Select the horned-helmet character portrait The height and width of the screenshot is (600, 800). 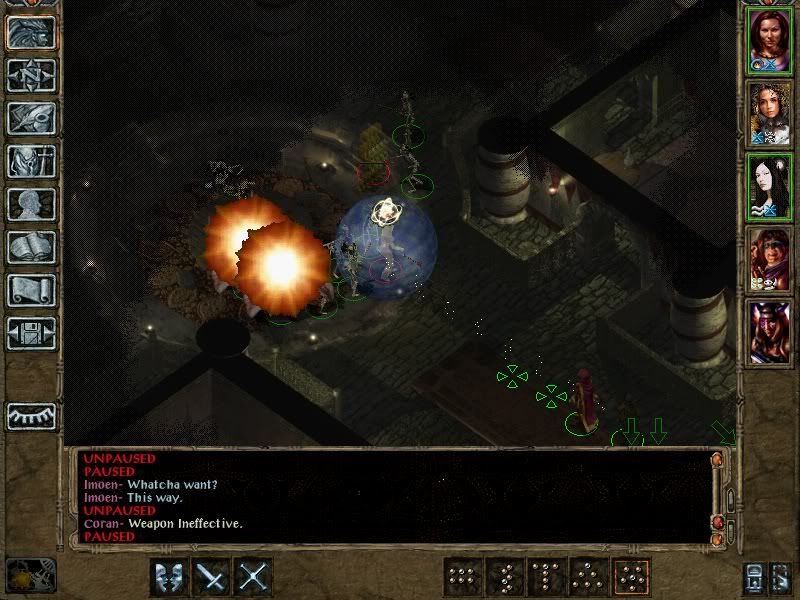point(770,332)
